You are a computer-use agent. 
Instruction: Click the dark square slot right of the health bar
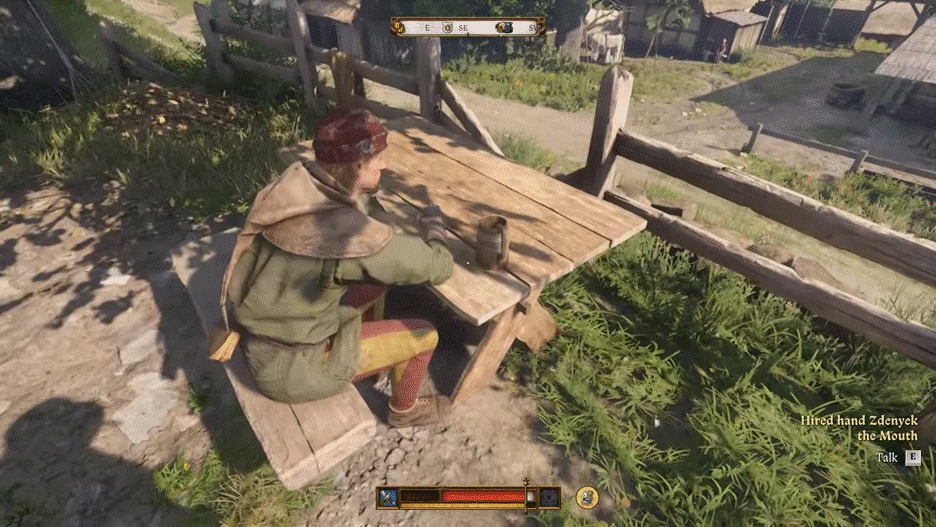tap(548, 496)
